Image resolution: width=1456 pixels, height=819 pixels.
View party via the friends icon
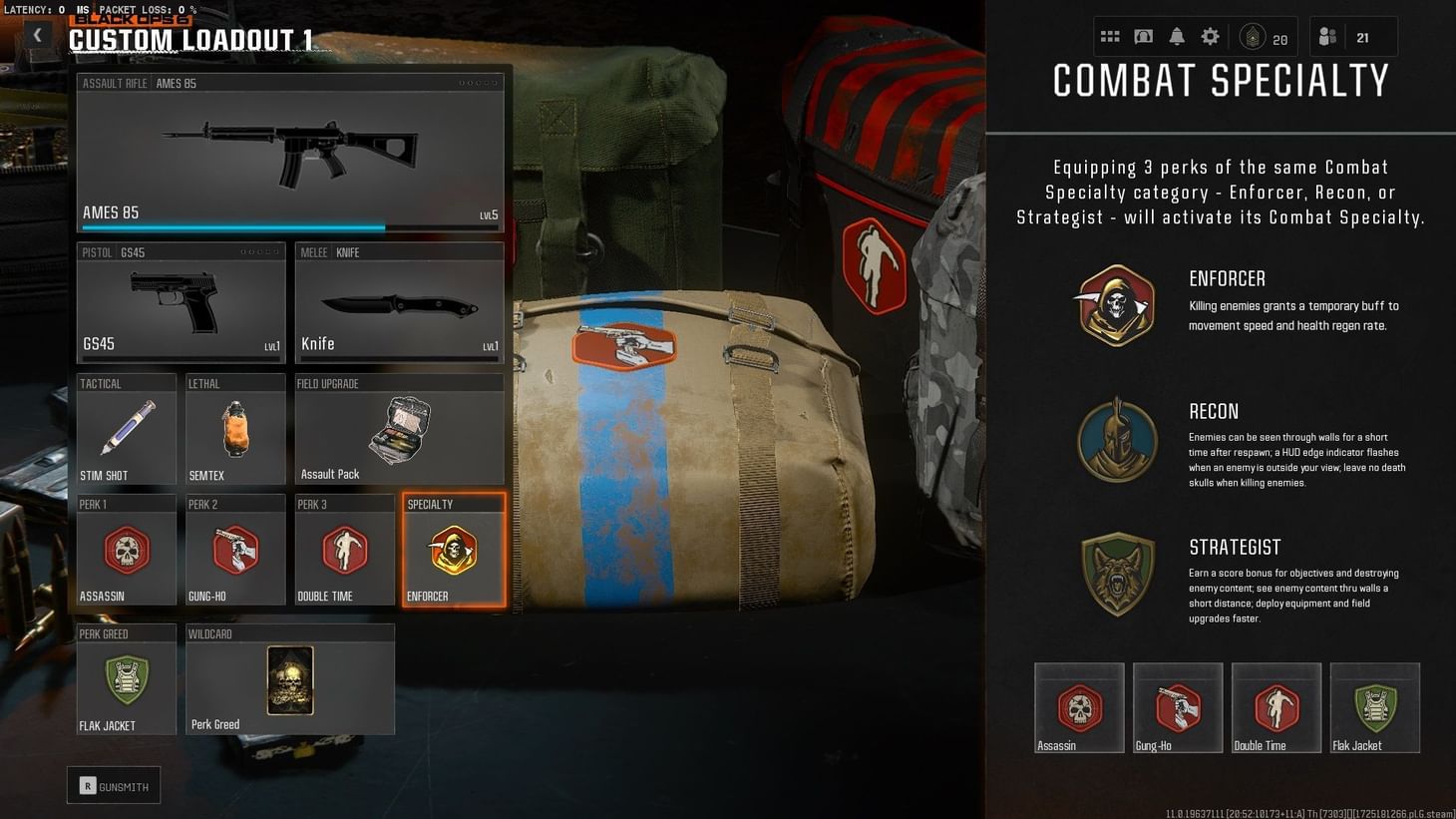click(1328, 36)
